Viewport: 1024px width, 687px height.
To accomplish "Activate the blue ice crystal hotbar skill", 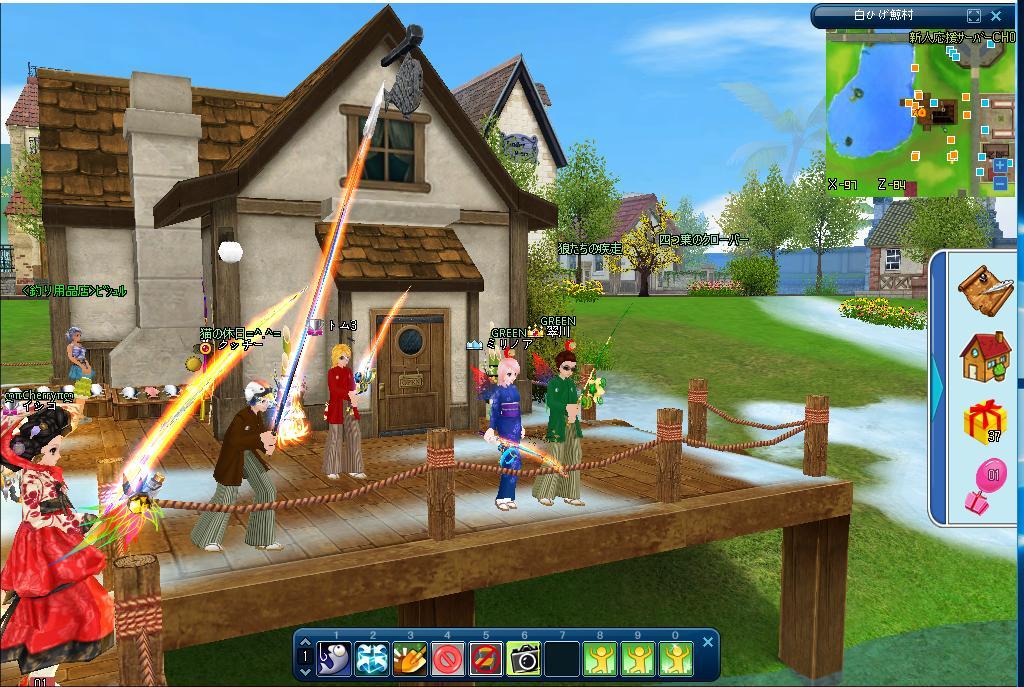I will coord(373,658).
